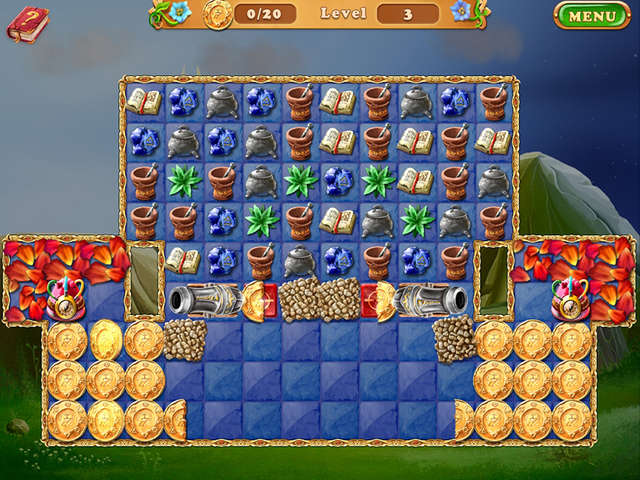Open the red question-mark help book
This screenshot has width=640, height=480.
(x=27, y=23)
